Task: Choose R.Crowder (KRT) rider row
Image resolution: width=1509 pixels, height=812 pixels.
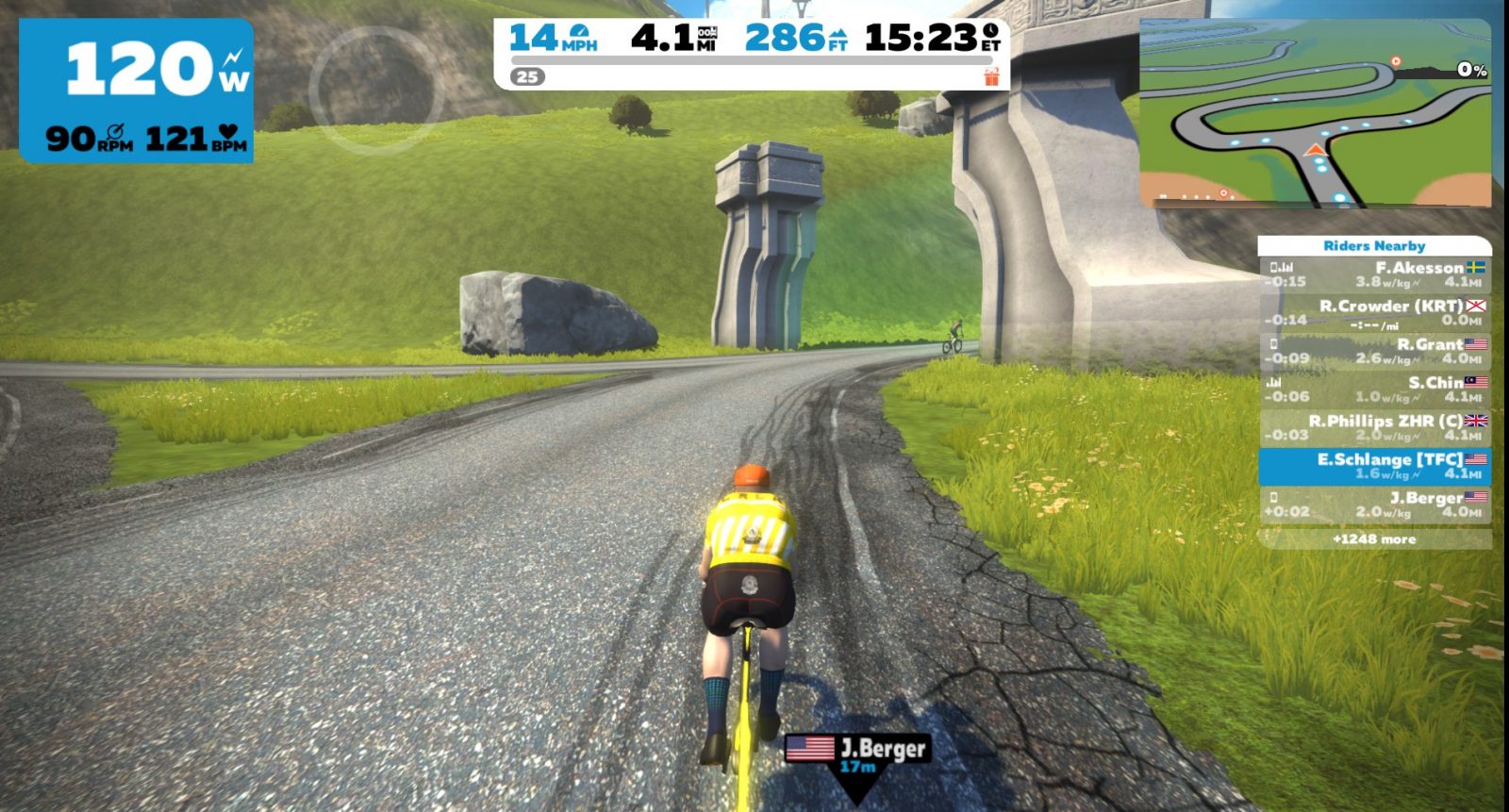Action: (1375, 313)
